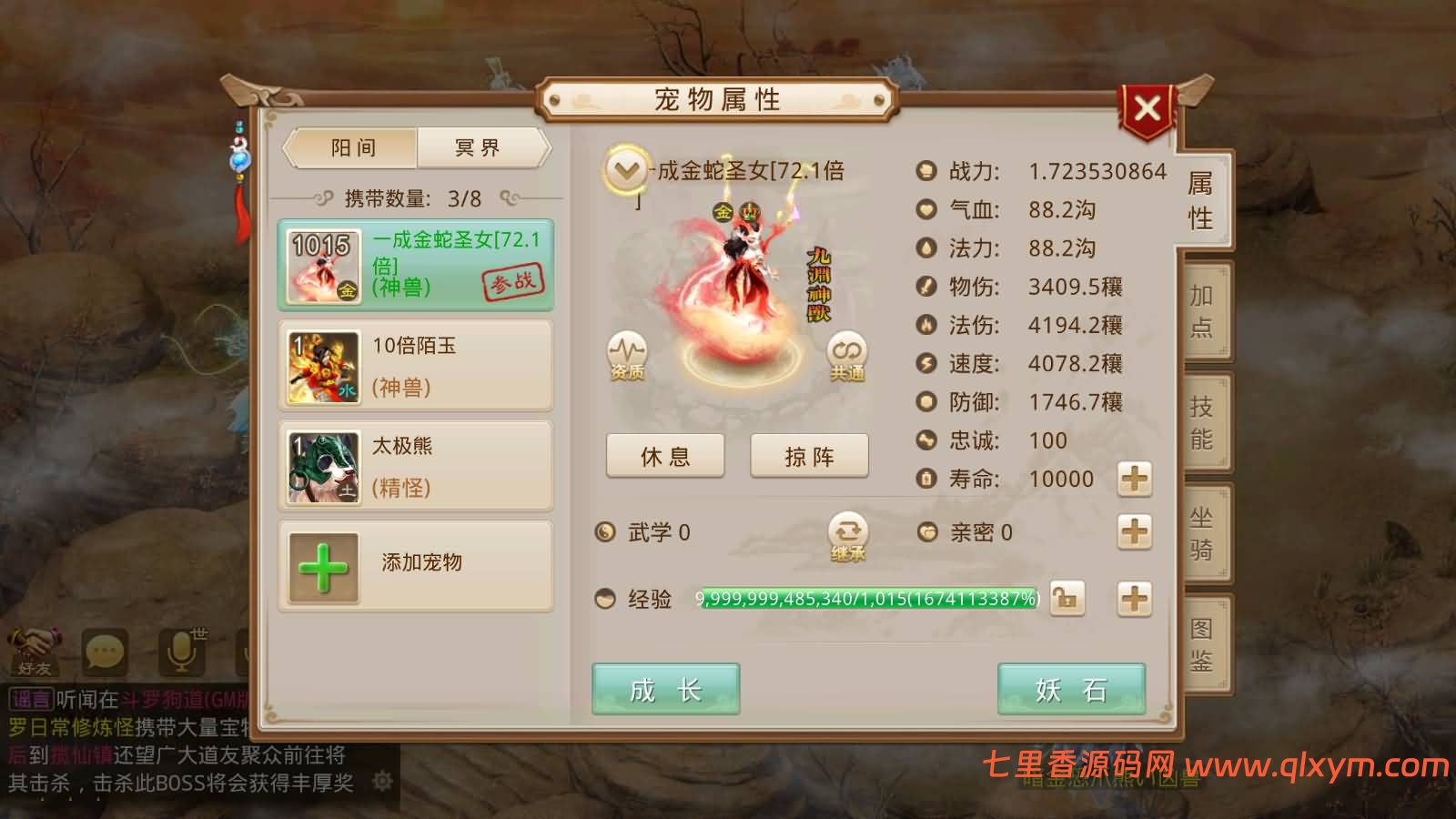Select the 10倍陌玉 pet card
The height and width of the screenshot is (819, 1456).
coord(415,364)
